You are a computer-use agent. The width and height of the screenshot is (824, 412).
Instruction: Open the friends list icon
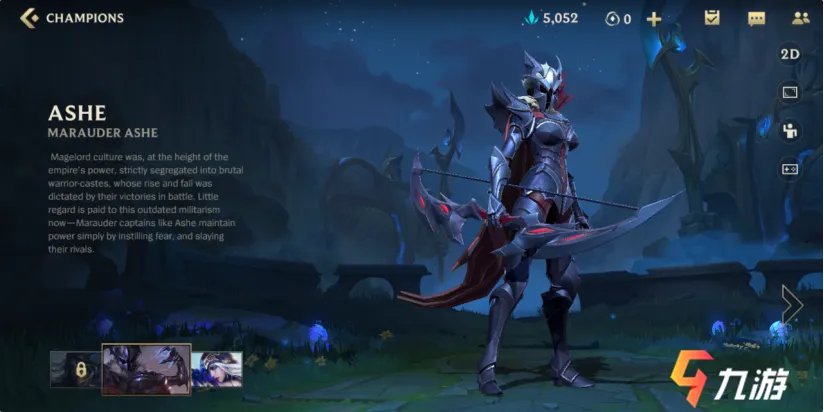800,18
